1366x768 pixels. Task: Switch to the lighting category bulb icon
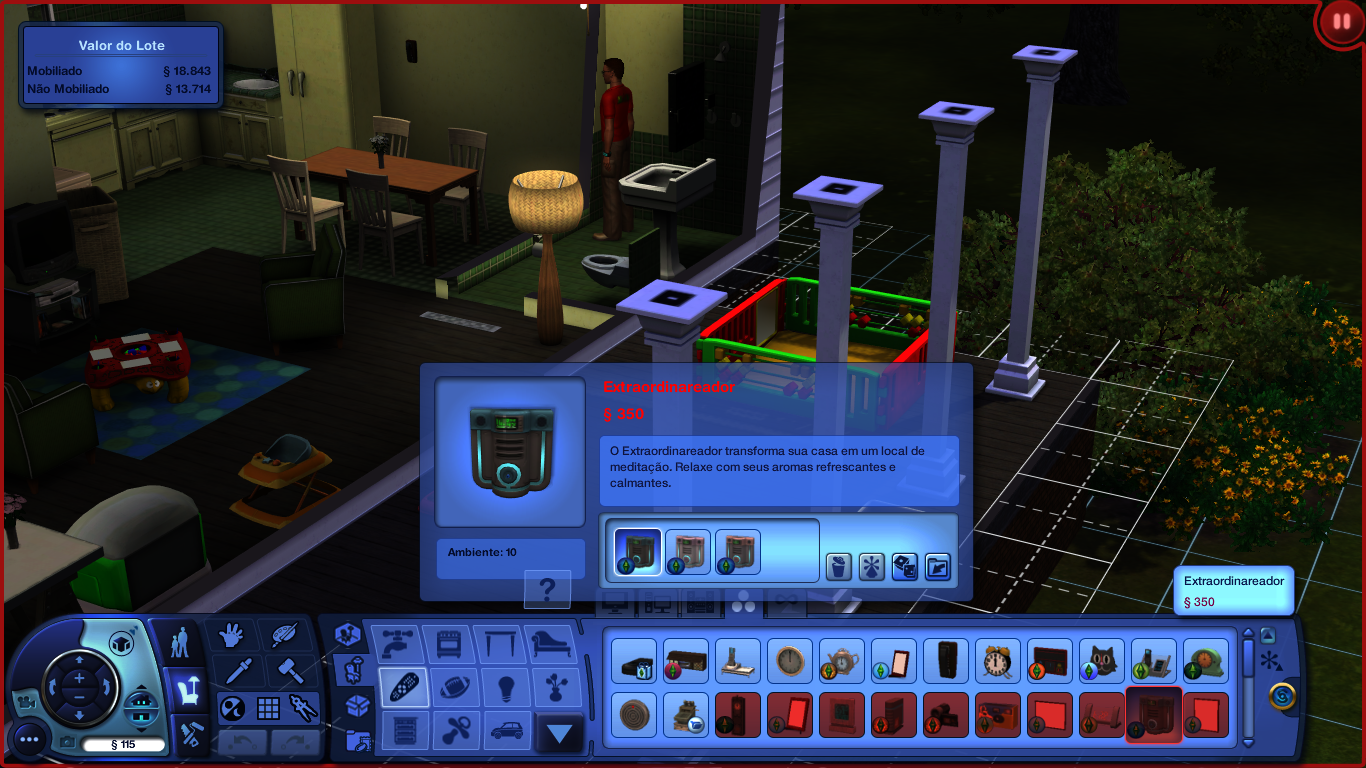coord(508,688)
